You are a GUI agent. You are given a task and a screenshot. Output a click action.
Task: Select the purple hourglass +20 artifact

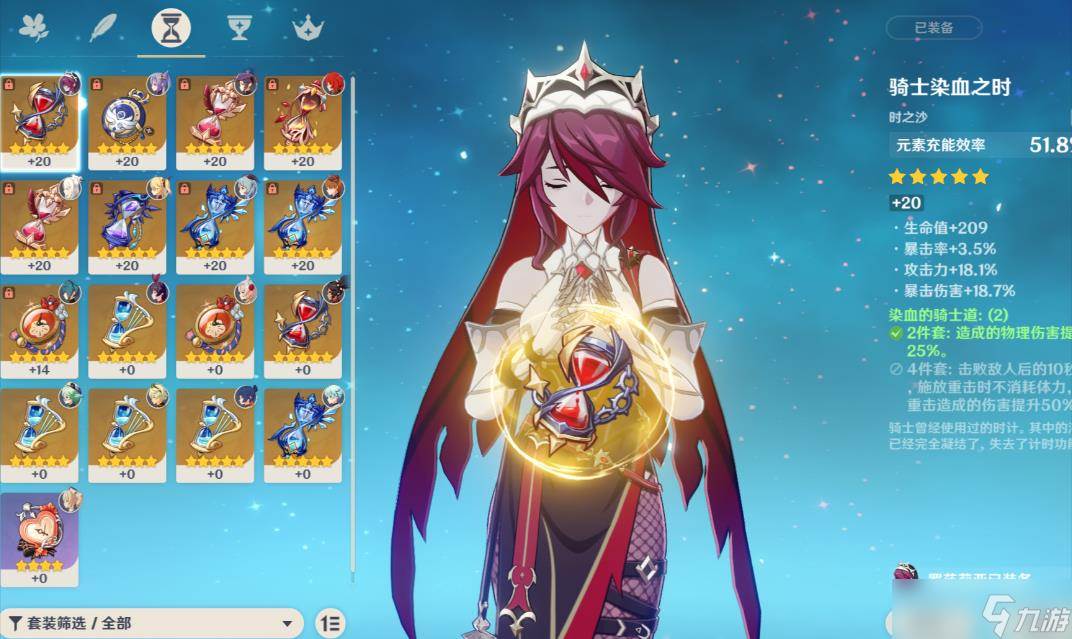pos(127,222)
